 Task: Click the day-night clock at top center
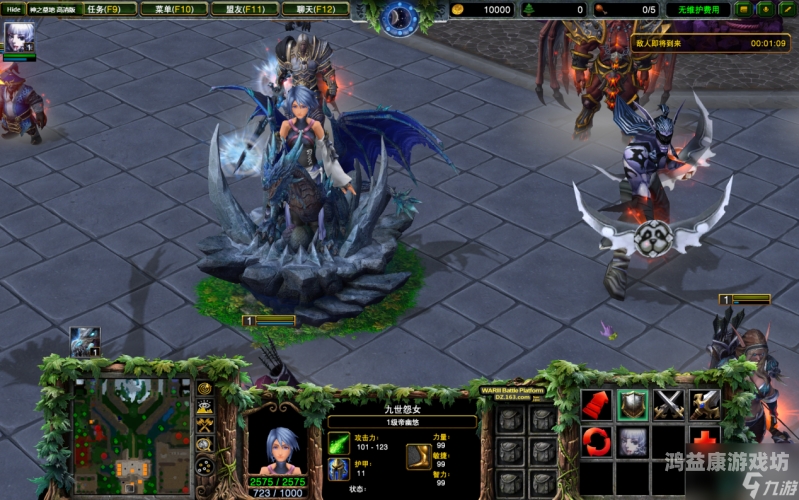coord(400,16)
